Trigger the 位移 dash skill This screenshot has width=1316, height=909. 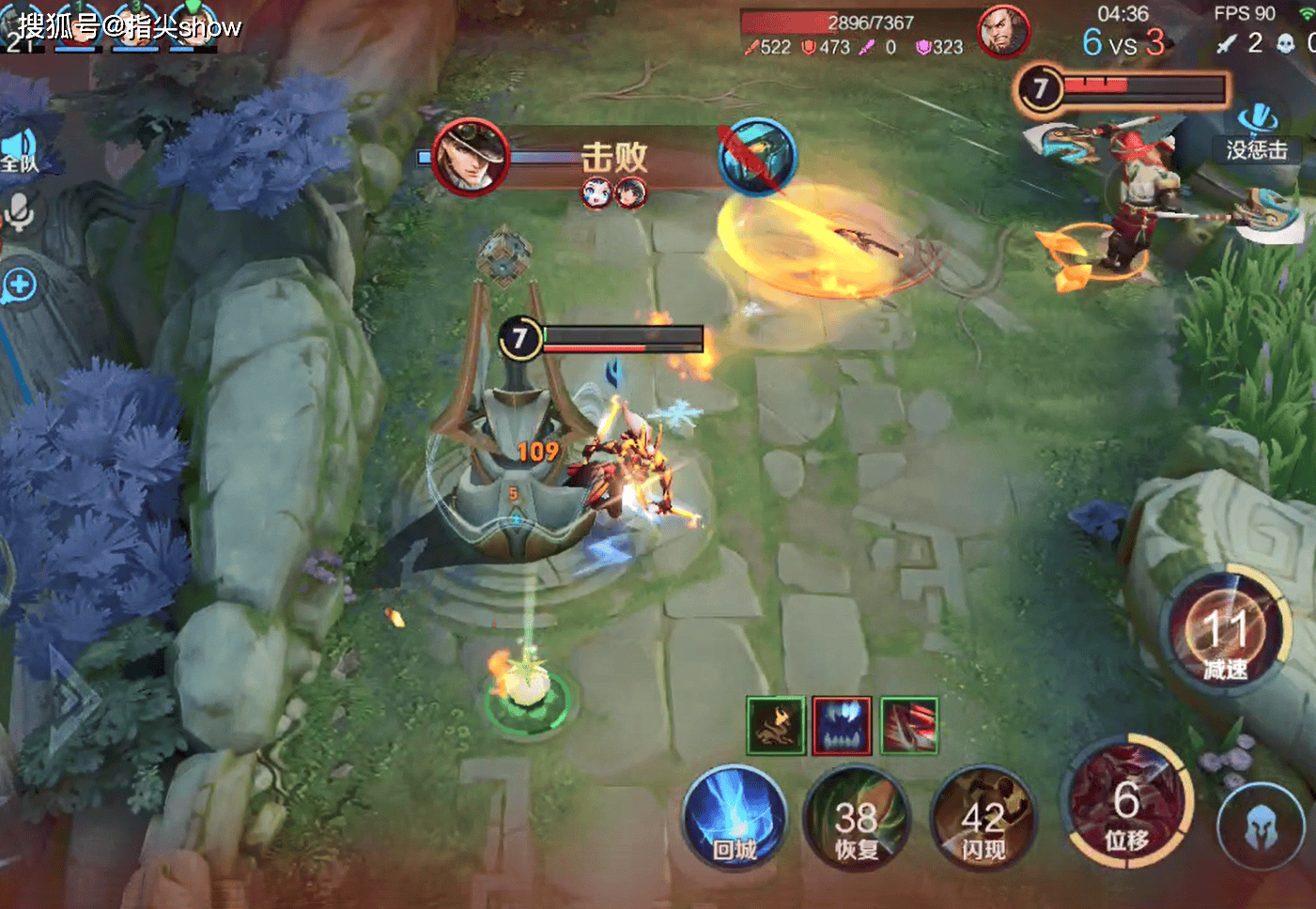coord(1127,804)
